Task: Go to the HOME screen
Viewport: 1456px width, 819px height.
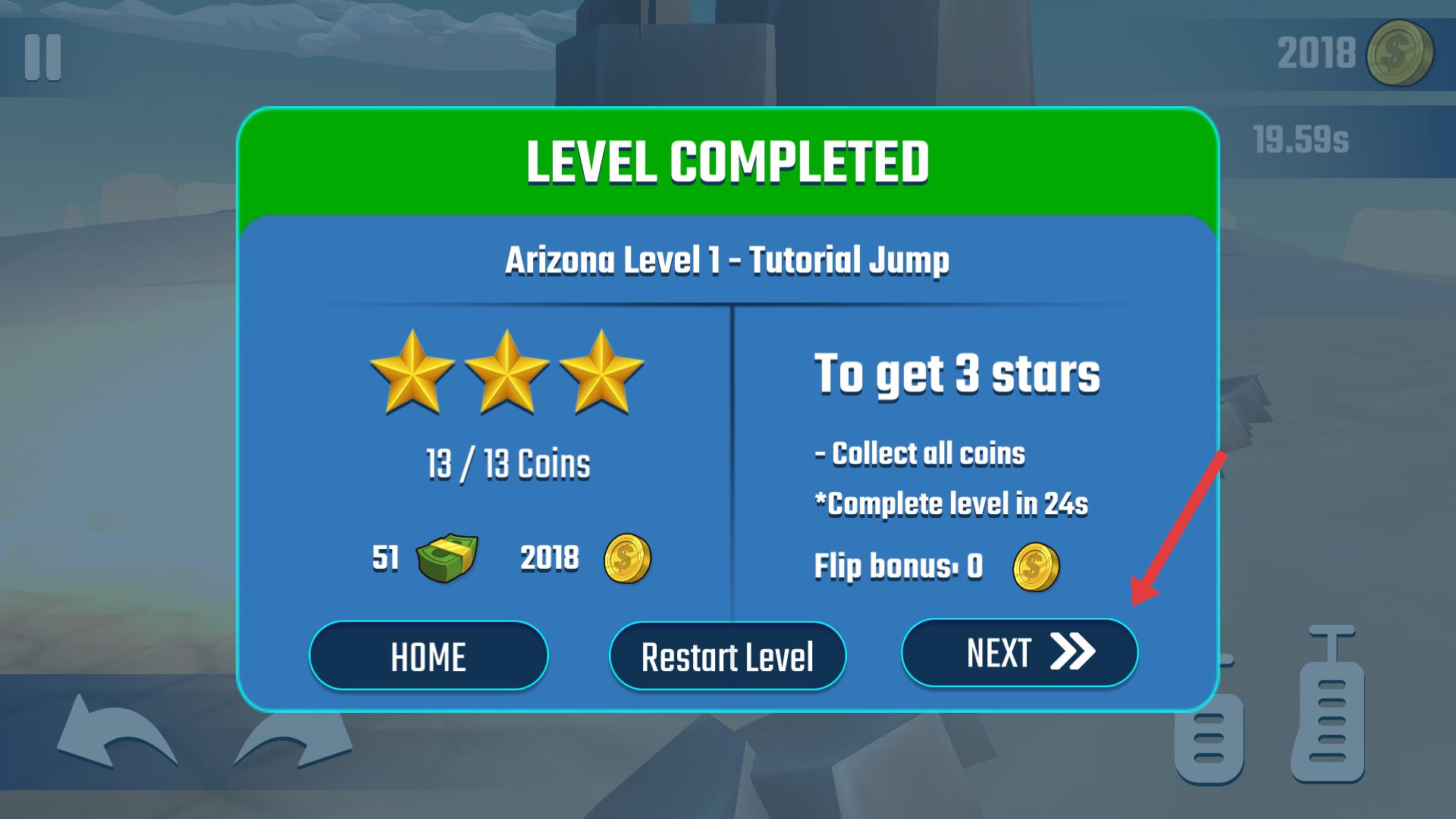Action: coord(428,656)
